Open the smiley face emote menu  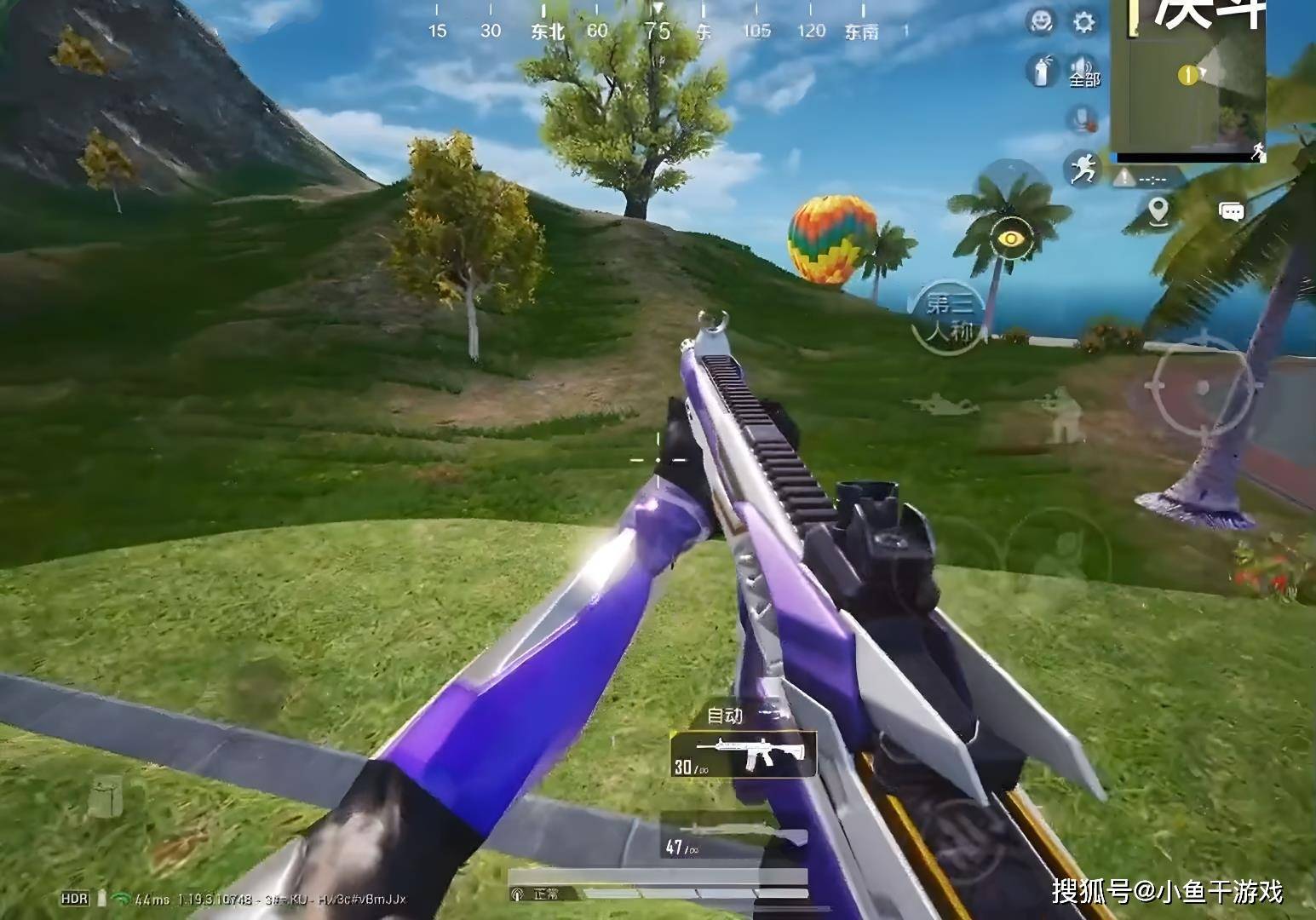[x=1040, y=22]
